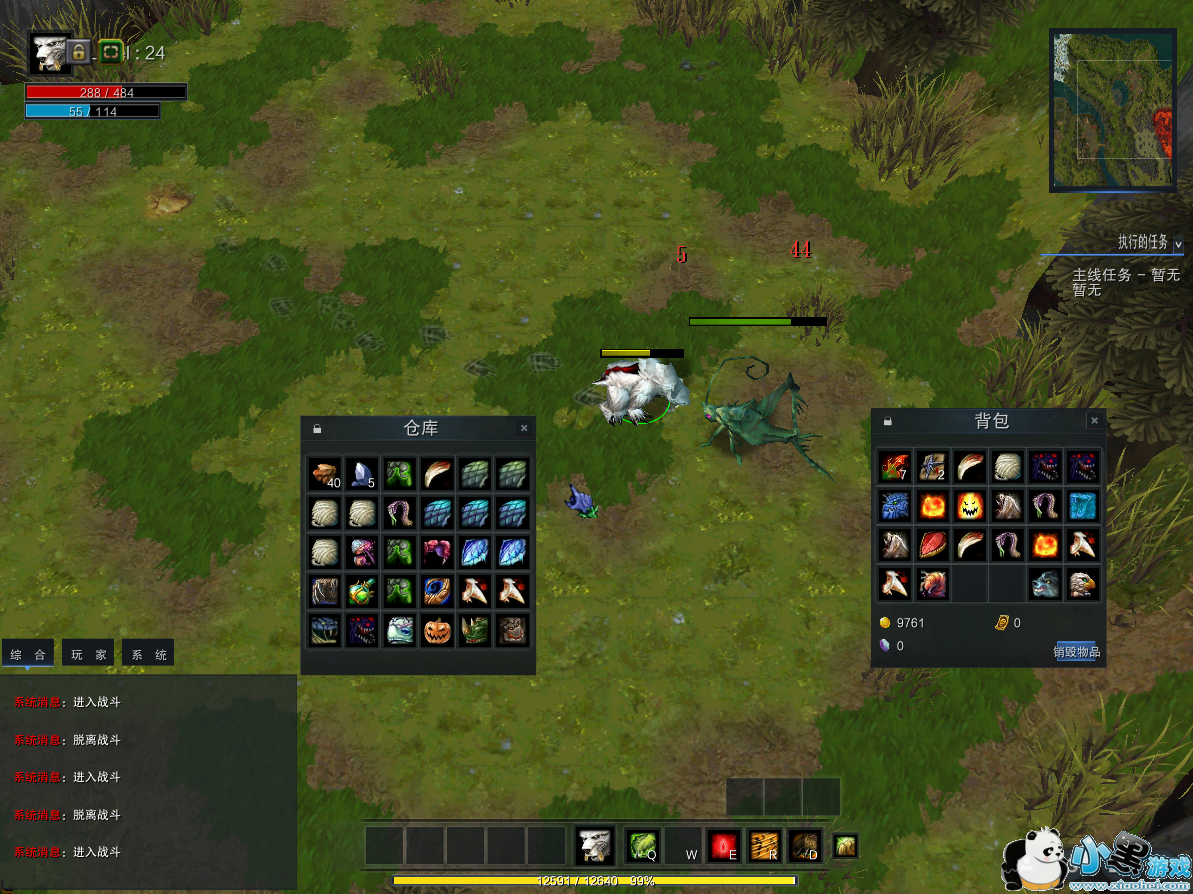Toggle the warehouse window lock icon
Viewport: 1193px width, 894px height.
point(317,428)
